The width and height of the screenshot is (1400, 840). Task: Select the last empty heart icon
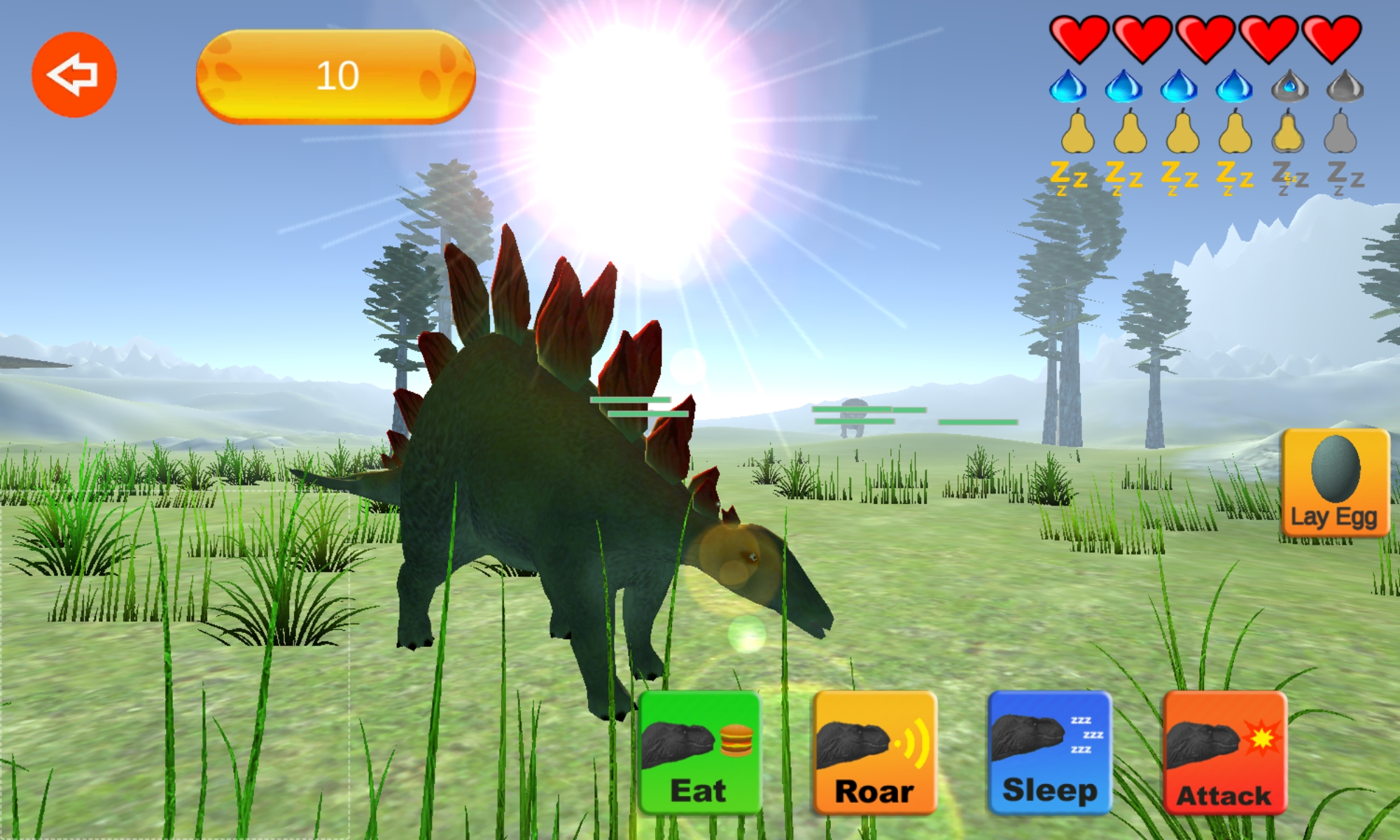(1332, 38)
